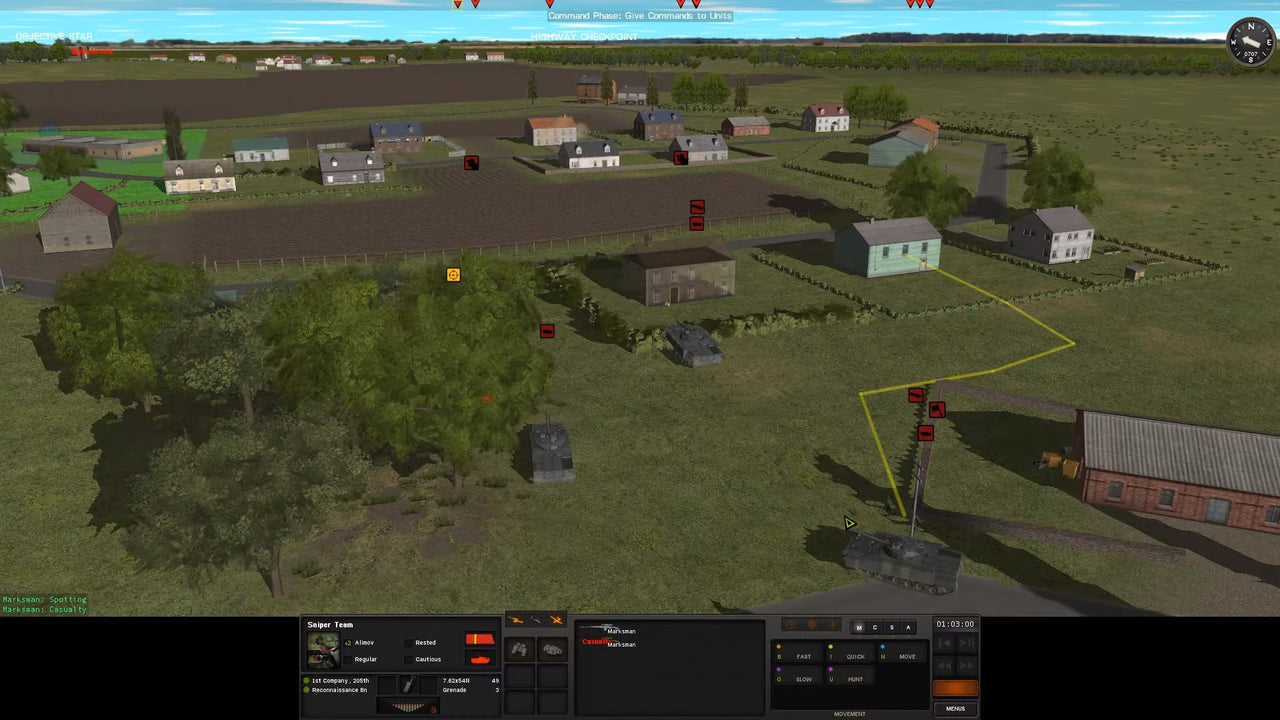1280x720 pixels.
Task: Issue the HUNT movement command
Action: 855,678
